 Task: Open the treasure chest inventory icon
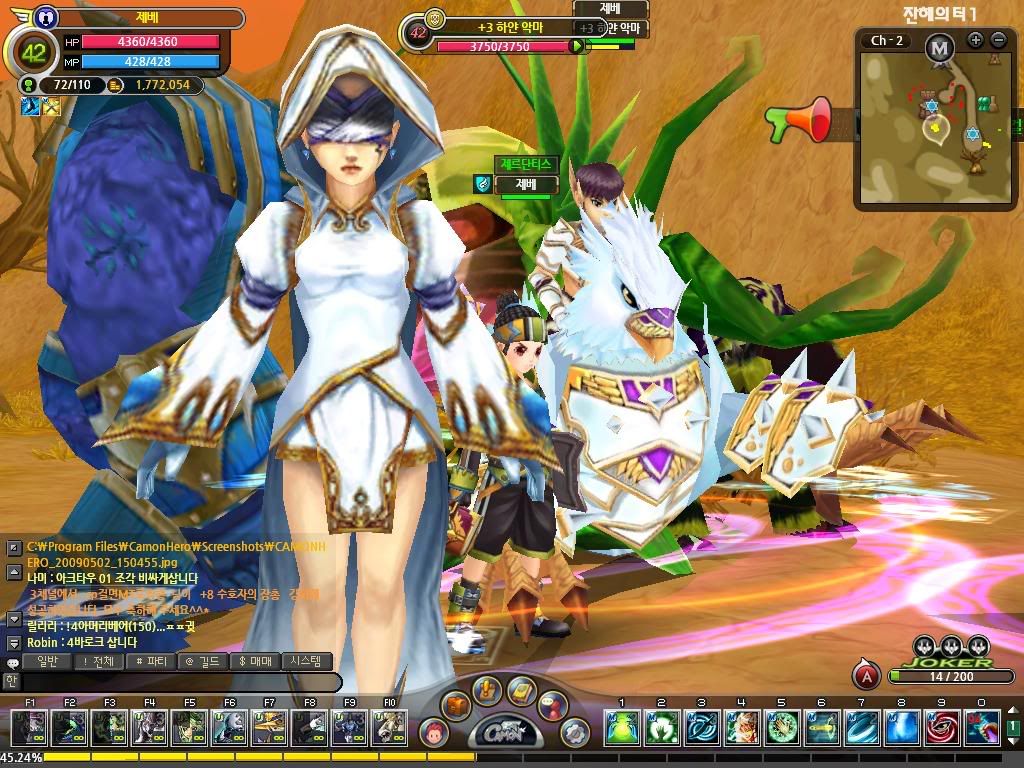456,704
